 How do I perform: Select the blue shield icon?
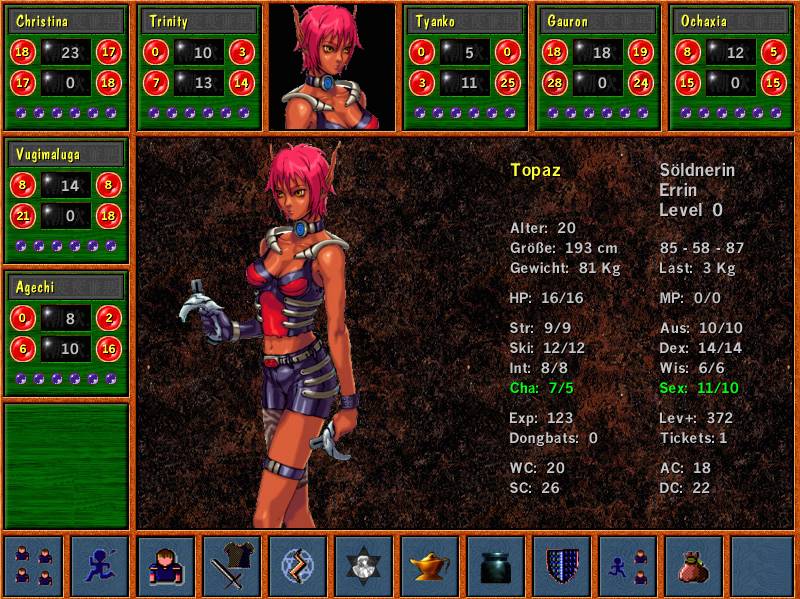click(562, 566)
